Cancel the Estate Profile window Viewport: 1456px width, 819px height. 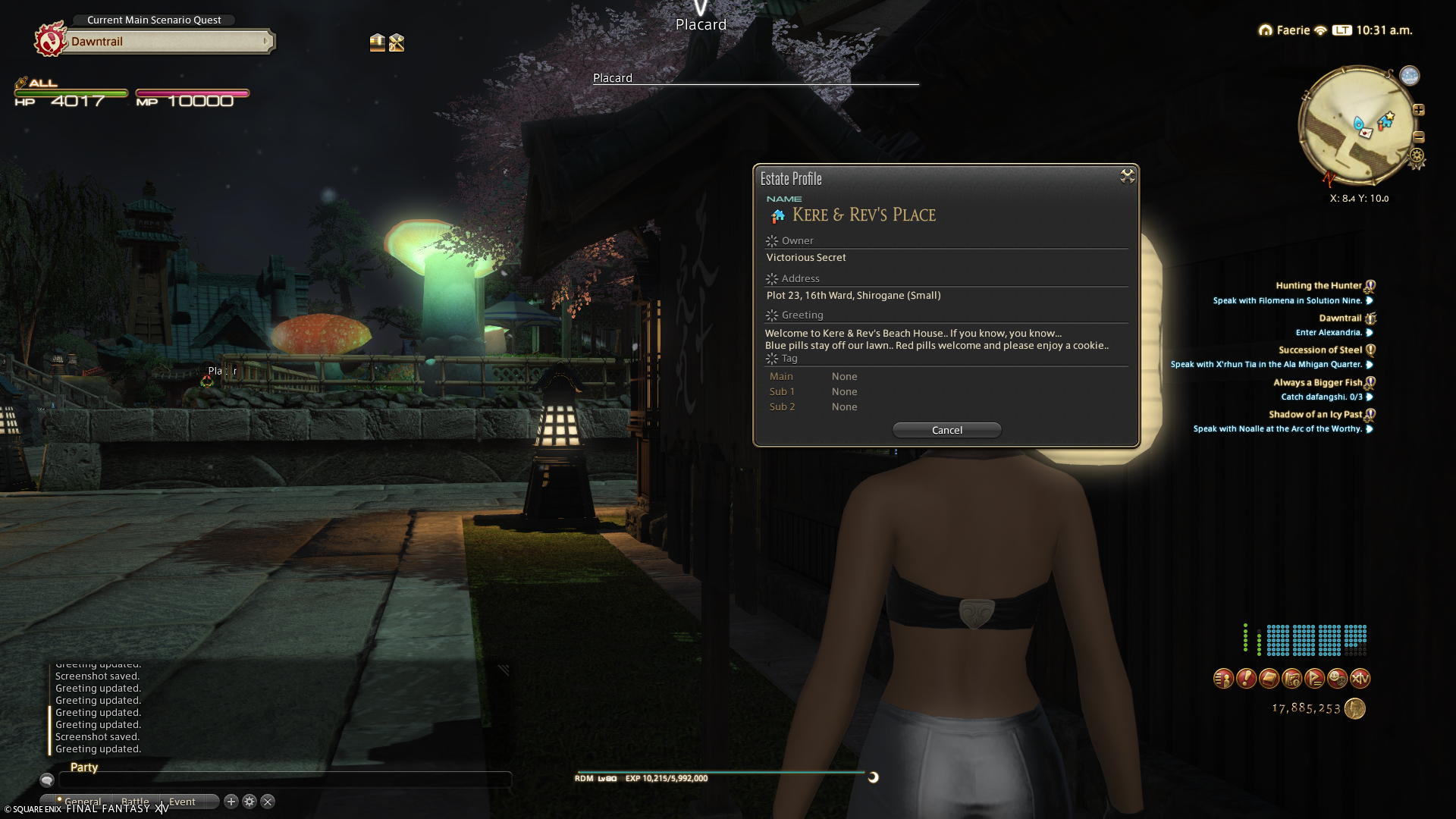946,430
